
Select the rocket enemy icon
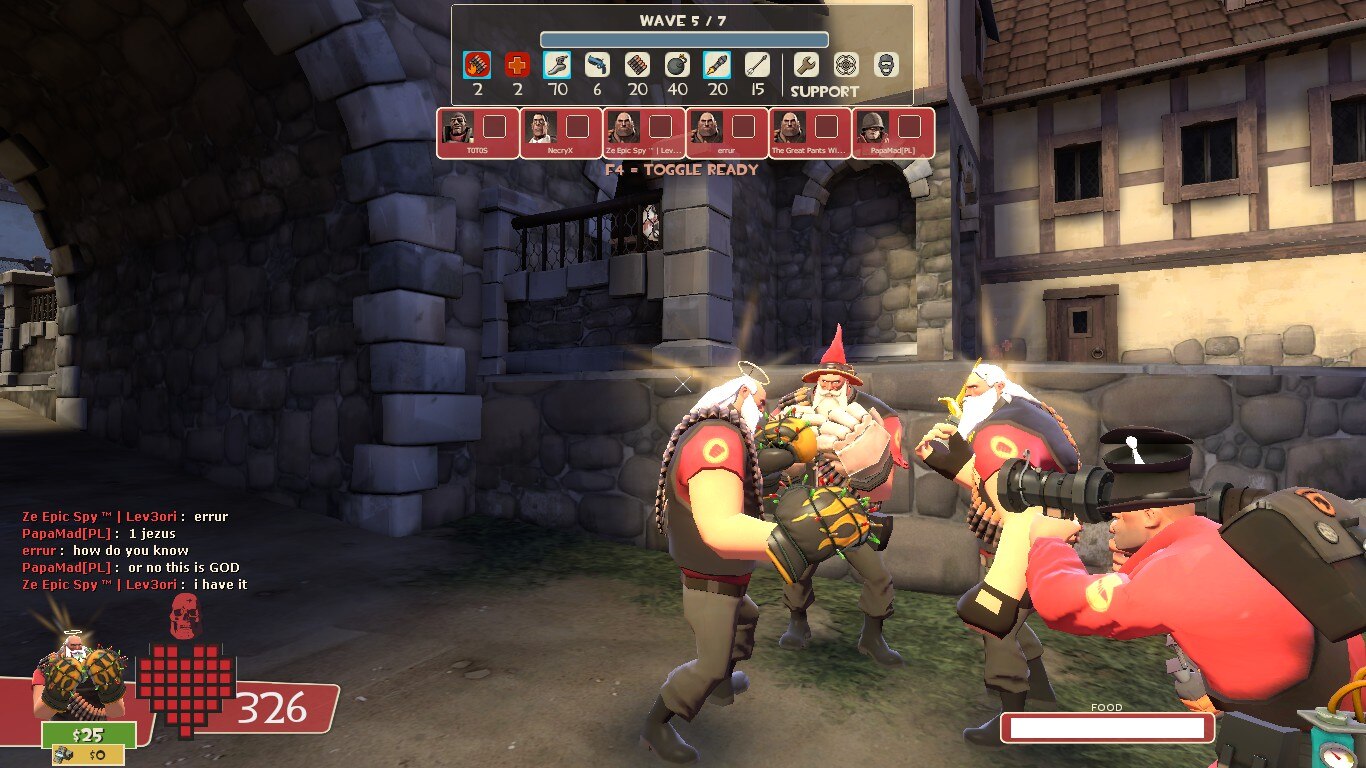717,66
